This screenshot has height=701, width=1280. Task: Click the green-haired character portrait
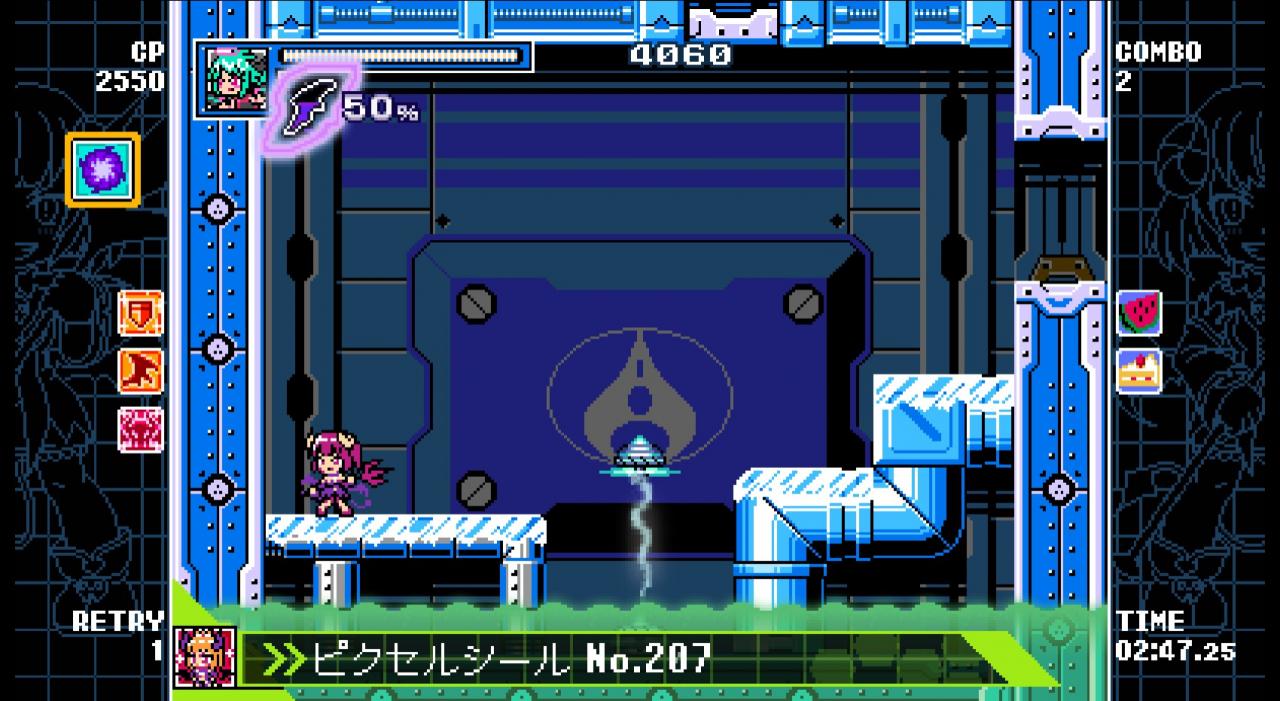point(233,79)
